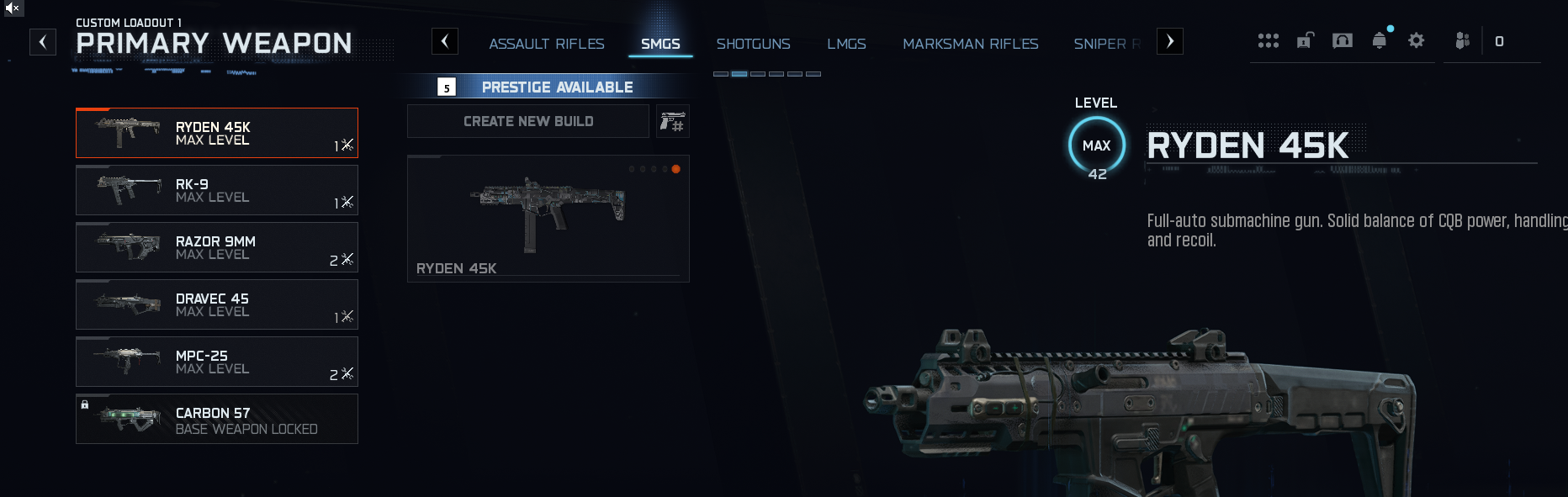The height and width of the screenshot is (497, 1568).
Task: Select the Dravec 45 weapon
Action: click(217, 304)
